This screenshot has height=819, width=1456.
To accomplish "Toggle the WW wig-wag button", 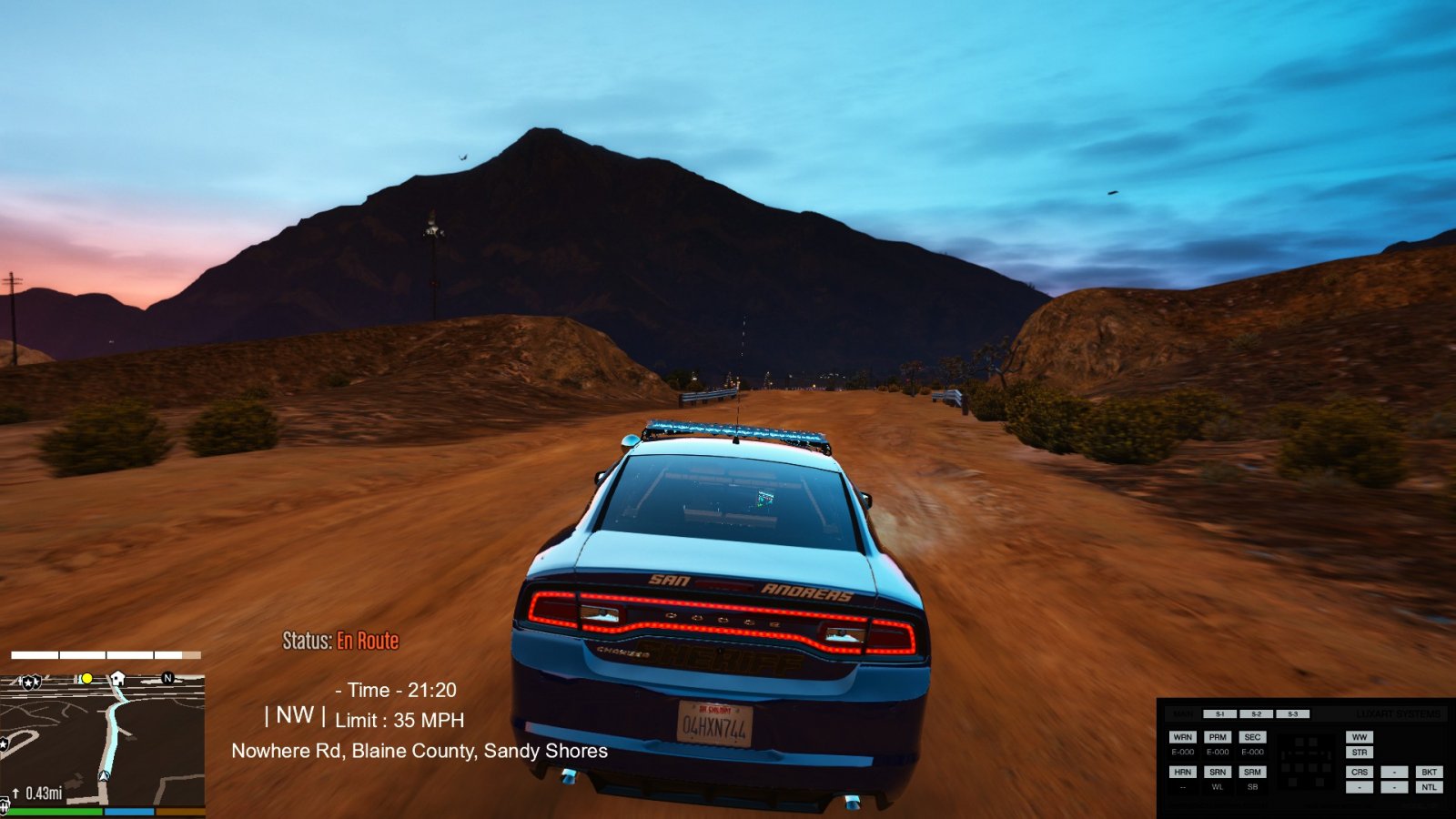I will pyautogui.click(x=1360, y=737).
